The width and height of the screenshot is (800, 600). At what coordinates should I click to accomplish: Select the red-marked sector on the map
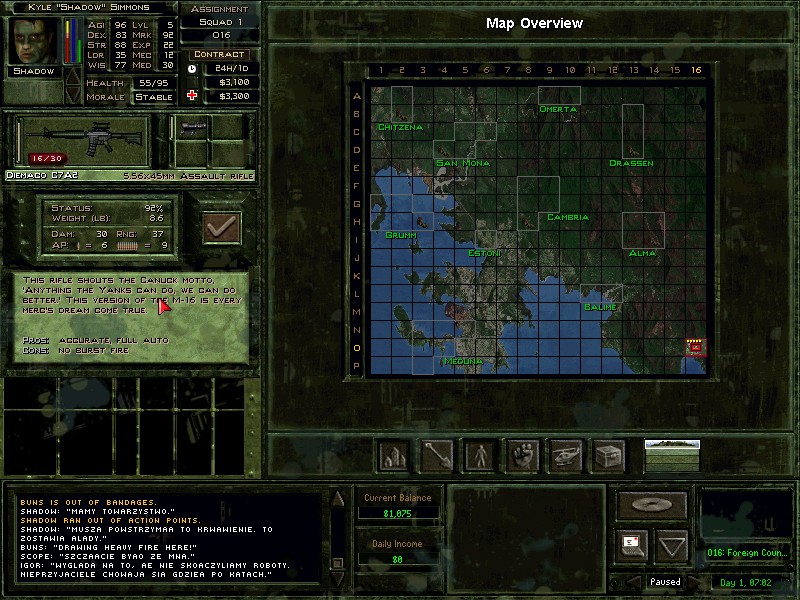coord(696,347)
